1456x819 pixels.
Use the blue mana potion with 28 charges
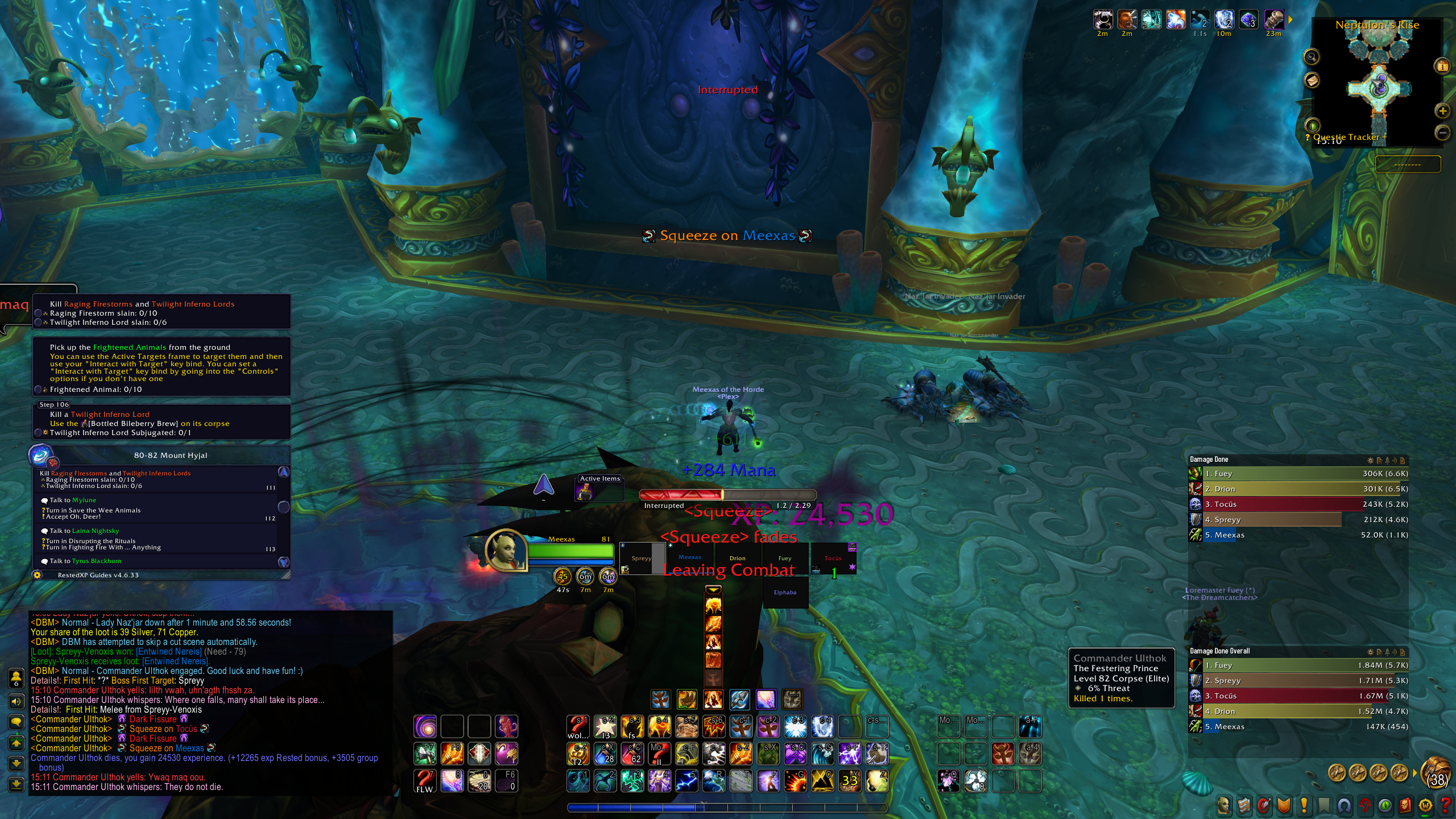(x=606, y=754)
